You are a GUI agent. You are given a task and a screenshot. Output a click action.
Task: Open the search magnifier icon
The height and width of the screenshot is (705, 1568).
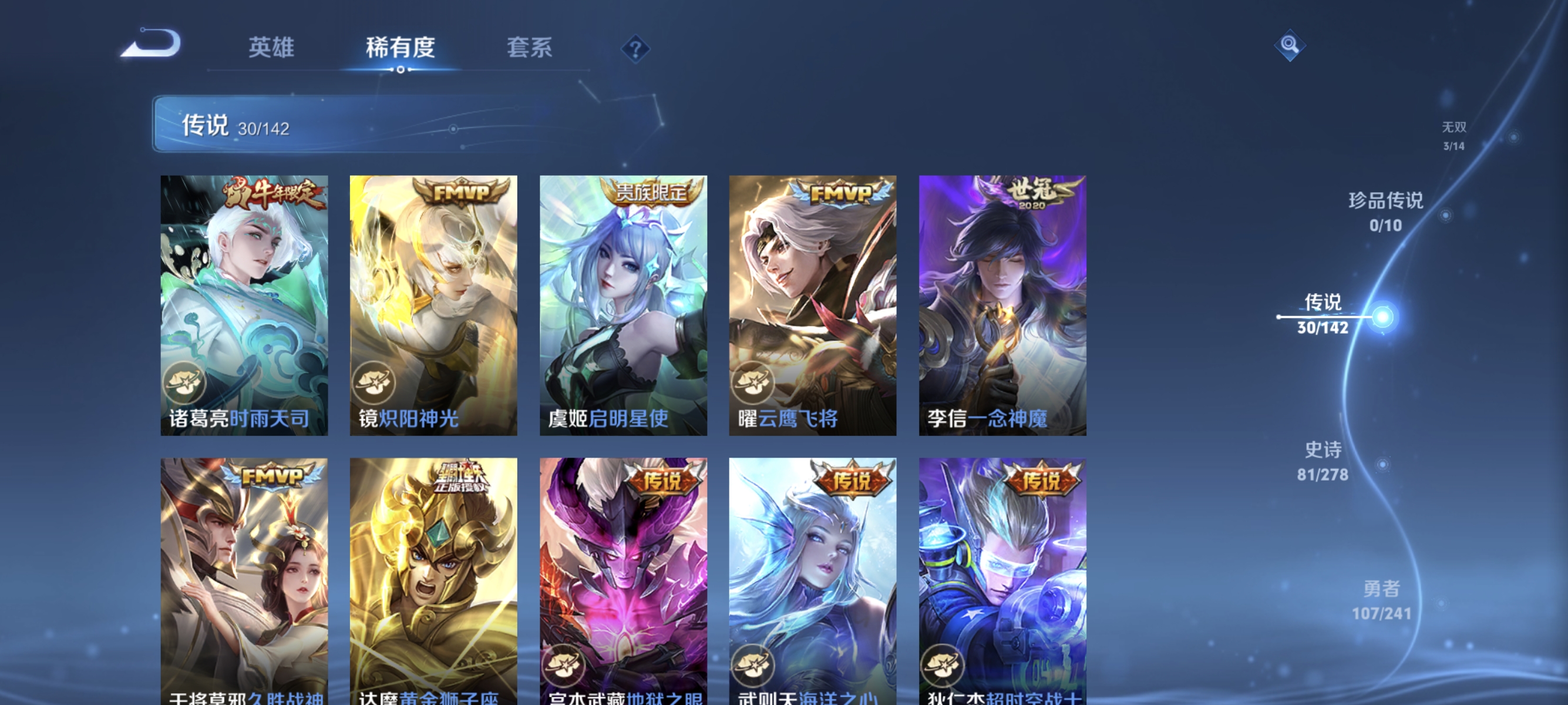click(1289, 45)
